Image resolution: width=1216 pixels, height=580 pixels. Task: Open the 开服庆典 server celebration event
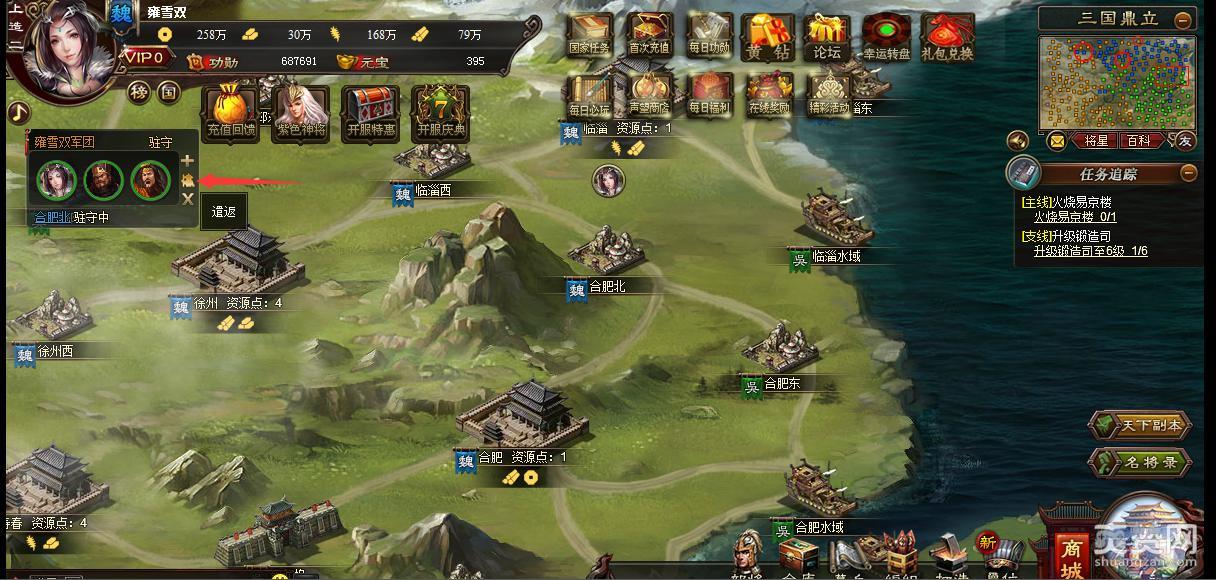click(441, 112)
